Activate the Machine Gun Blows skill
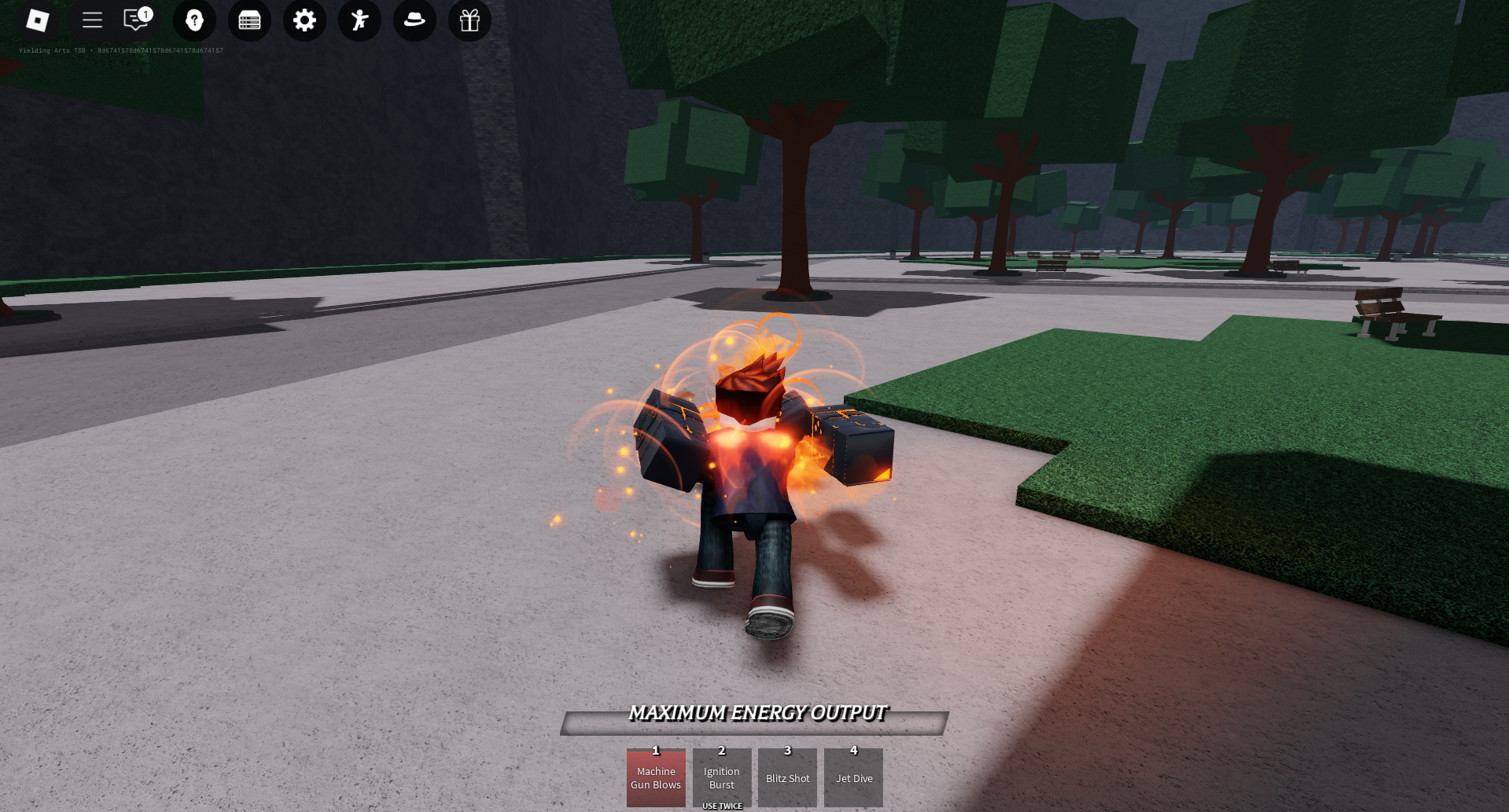Viewport: 1509px width, 812px height. (656, 778)
